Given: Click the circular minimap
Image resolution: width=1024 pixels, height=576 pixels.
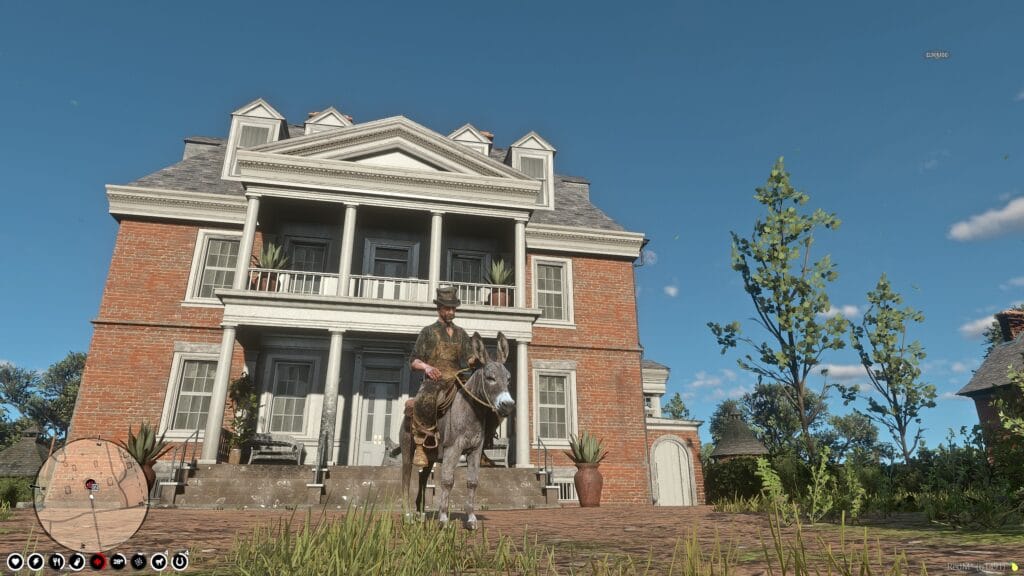Looking at the screenshot, I should [91, 494].
